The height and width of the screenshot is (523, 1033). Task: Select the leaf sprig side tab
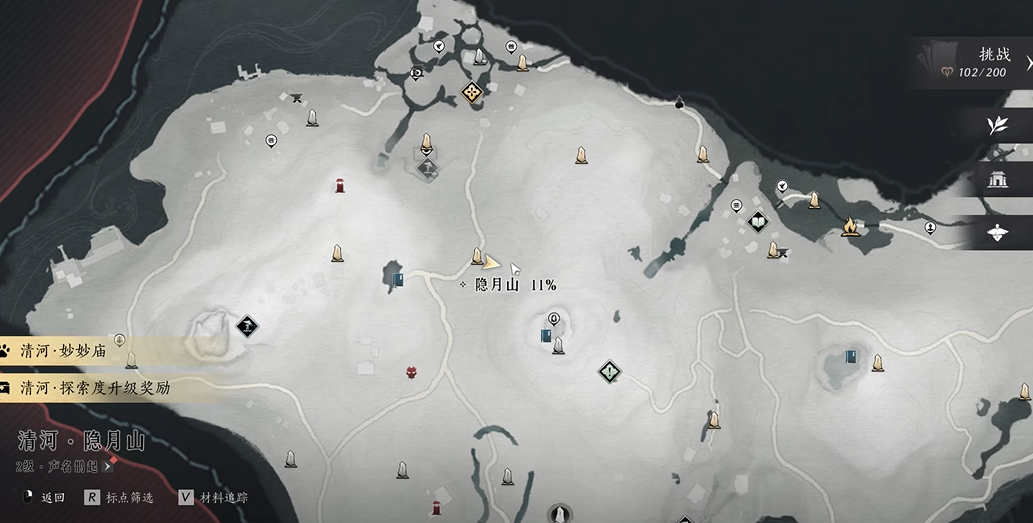click(x=997, y=125)
